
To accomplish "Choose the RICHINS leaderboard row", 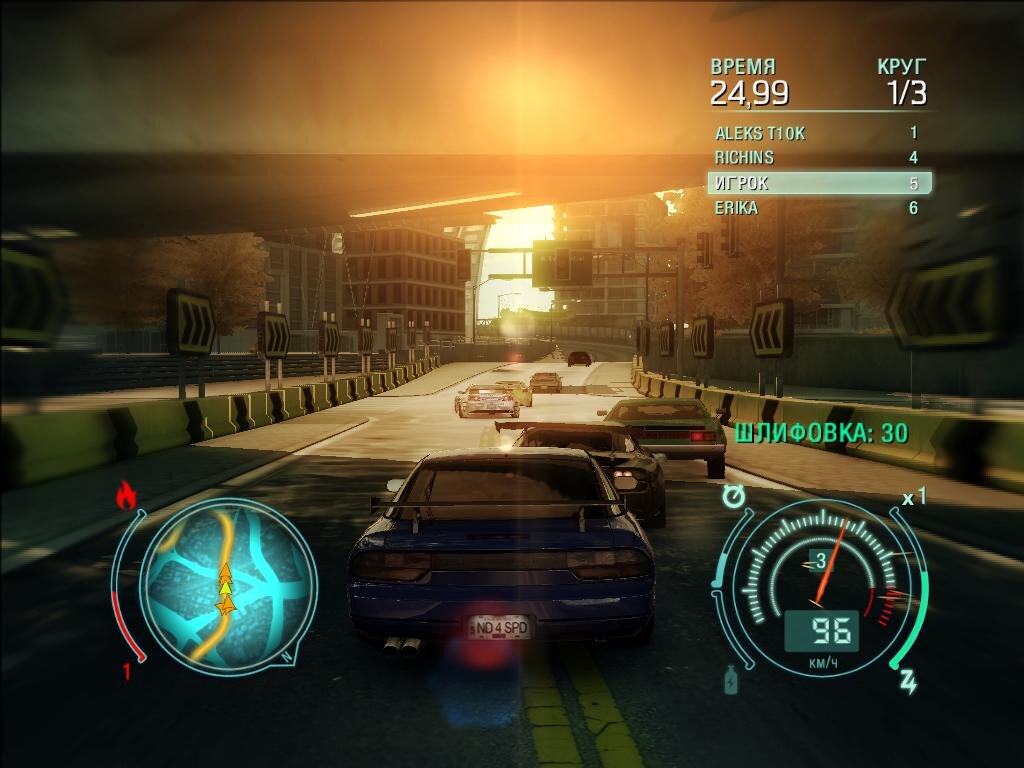I will pyautogui.click(x=818, y=158).
